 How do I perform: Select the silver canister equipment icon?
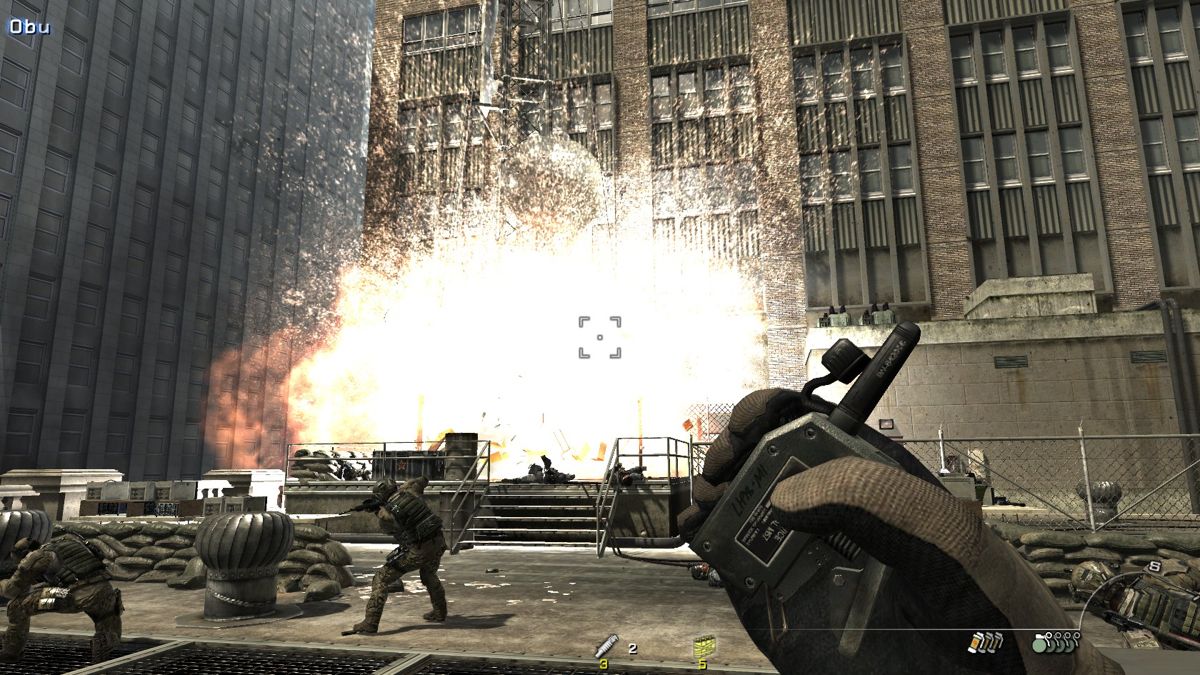[x=606, y=645]
